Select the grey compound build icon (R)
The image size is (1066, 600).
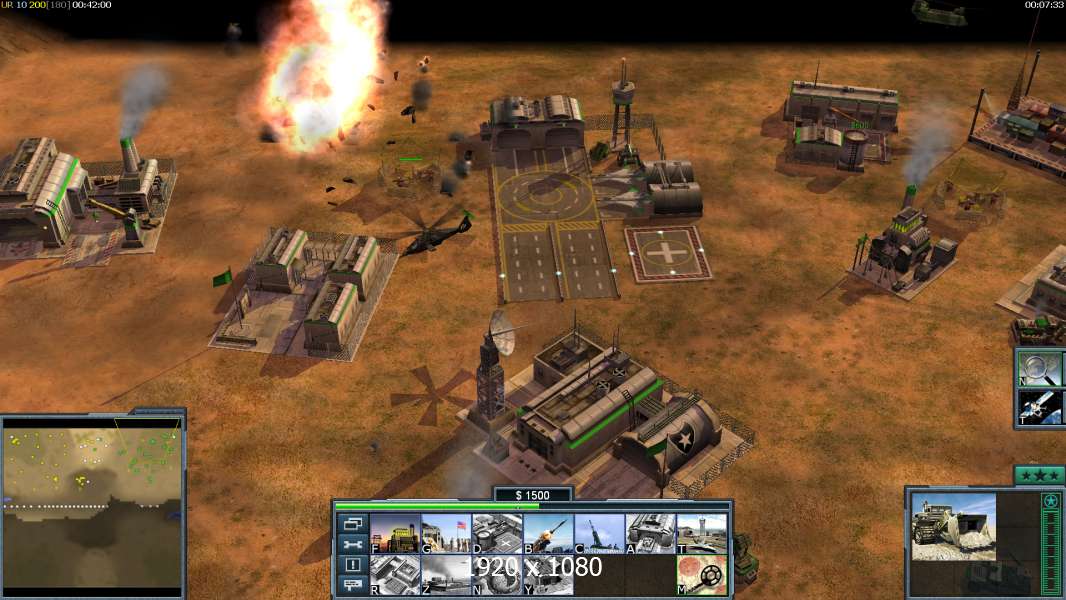(x=395, y=574)
